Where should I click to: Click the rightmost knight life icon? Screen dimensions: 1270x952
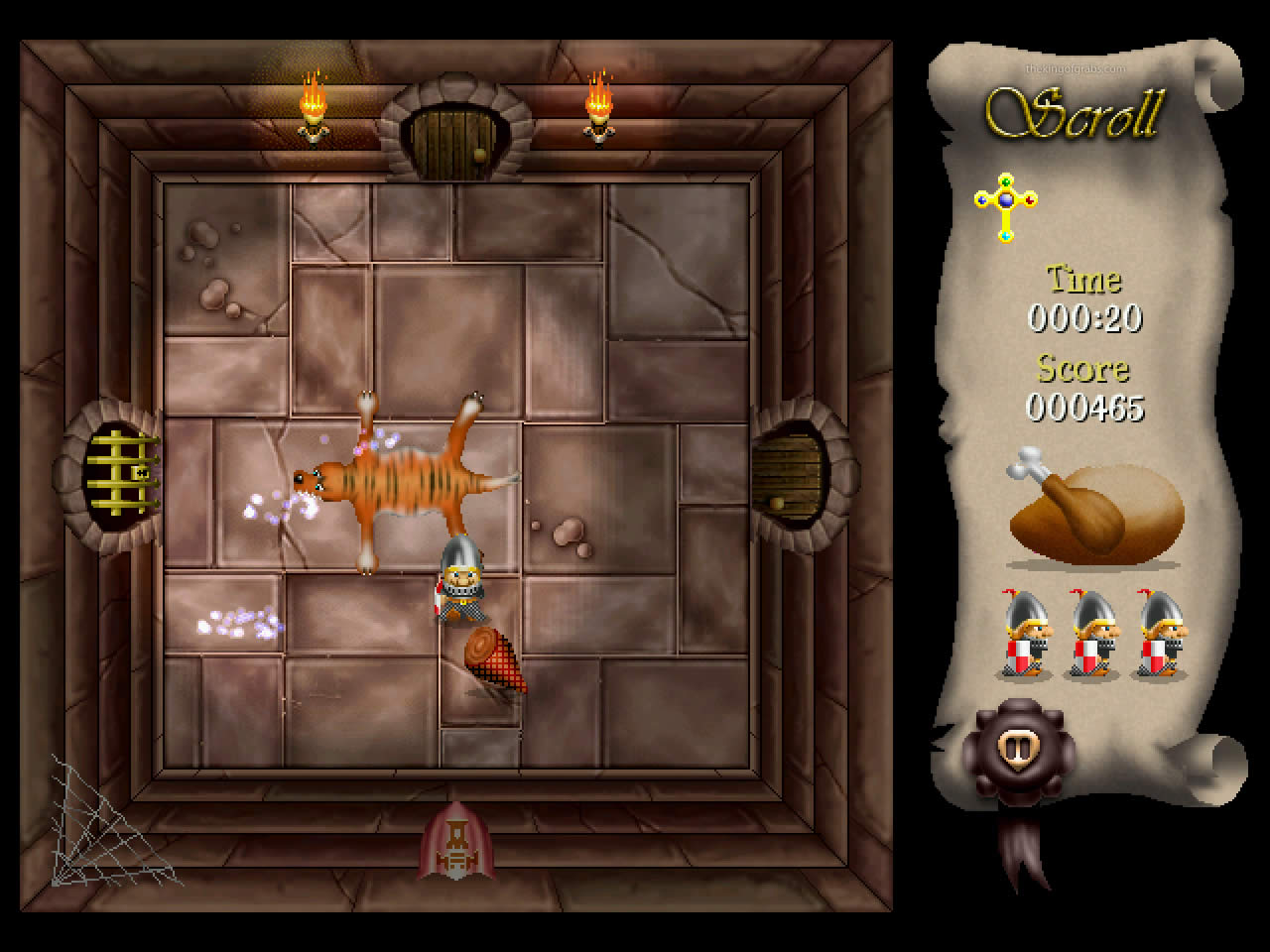[1159, 635]
